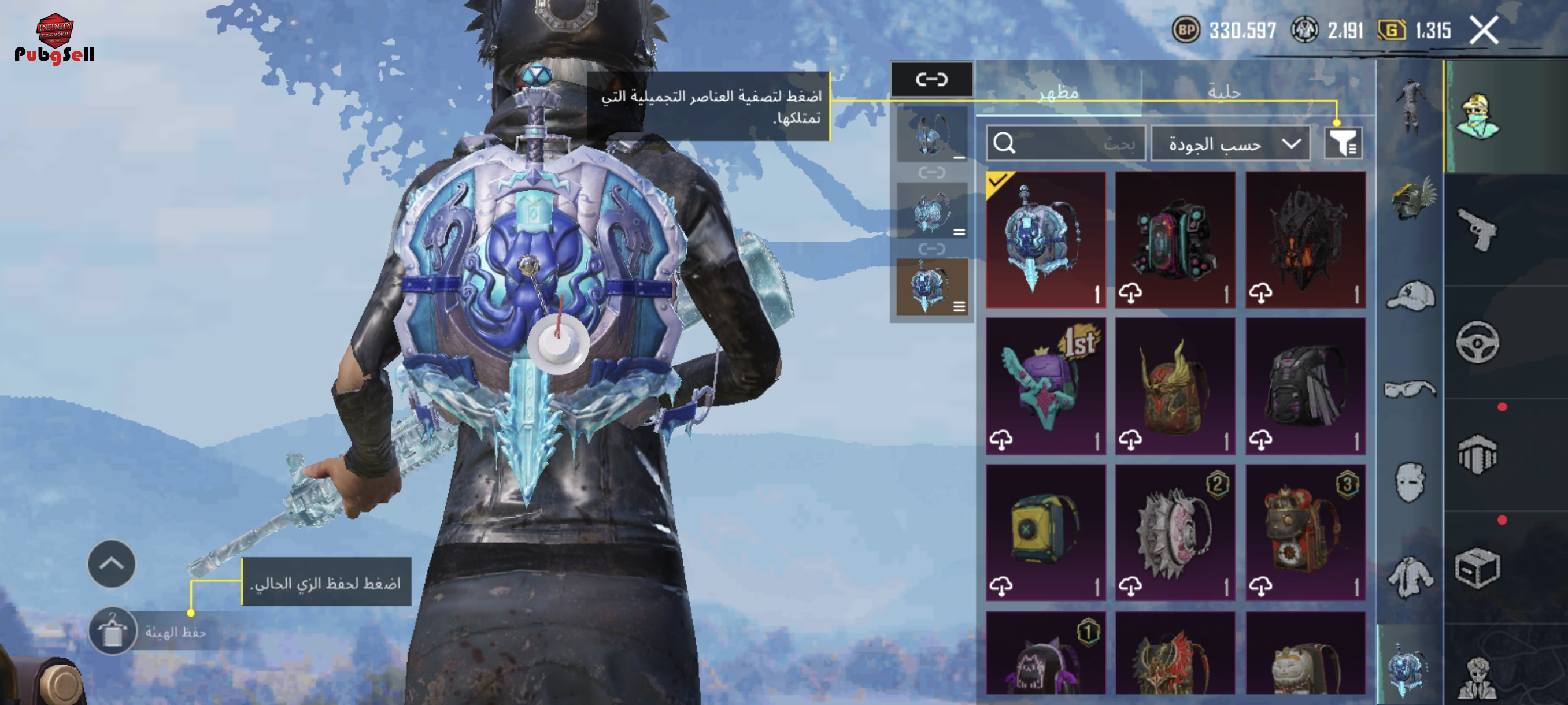Switch to the مظهر appearance tab
The width and height of the screenshot is (1568, 705).
click(1059, 92)
